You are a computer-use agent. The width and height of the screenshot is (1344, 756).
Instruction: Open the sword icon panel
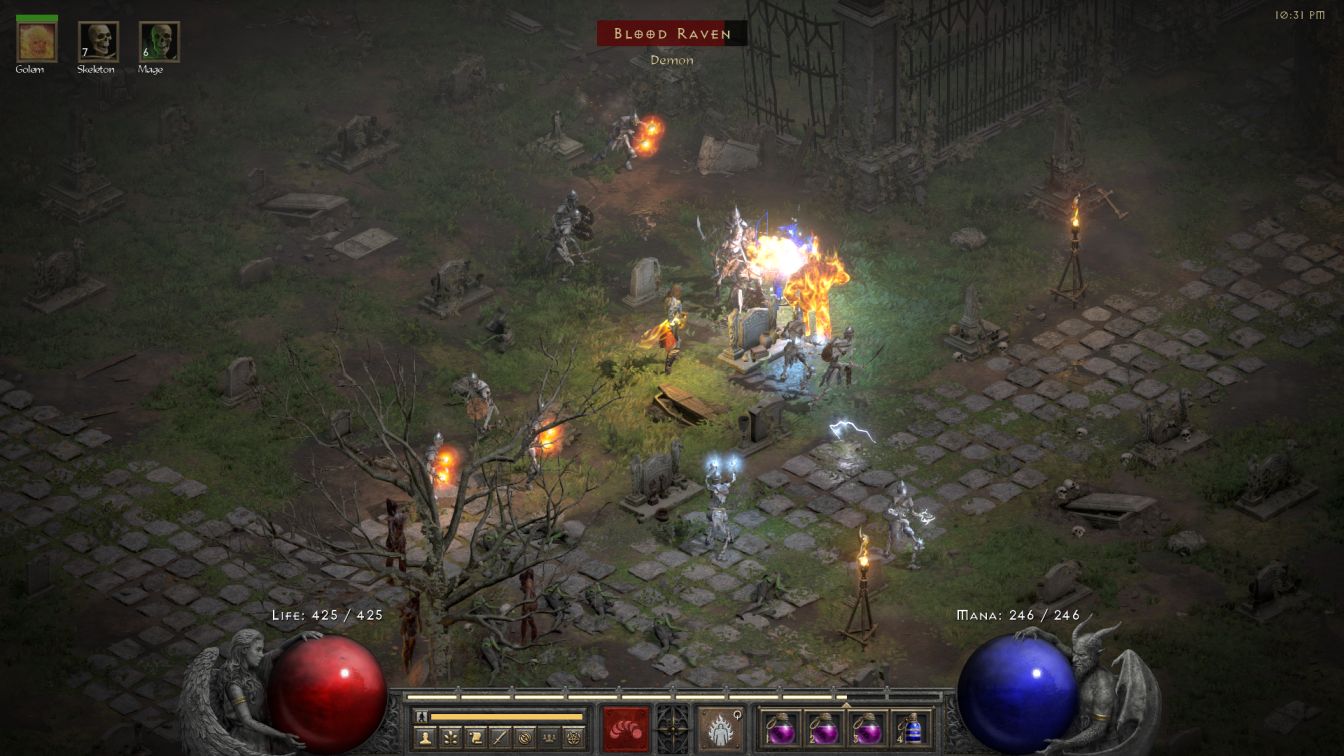point(499,738)
